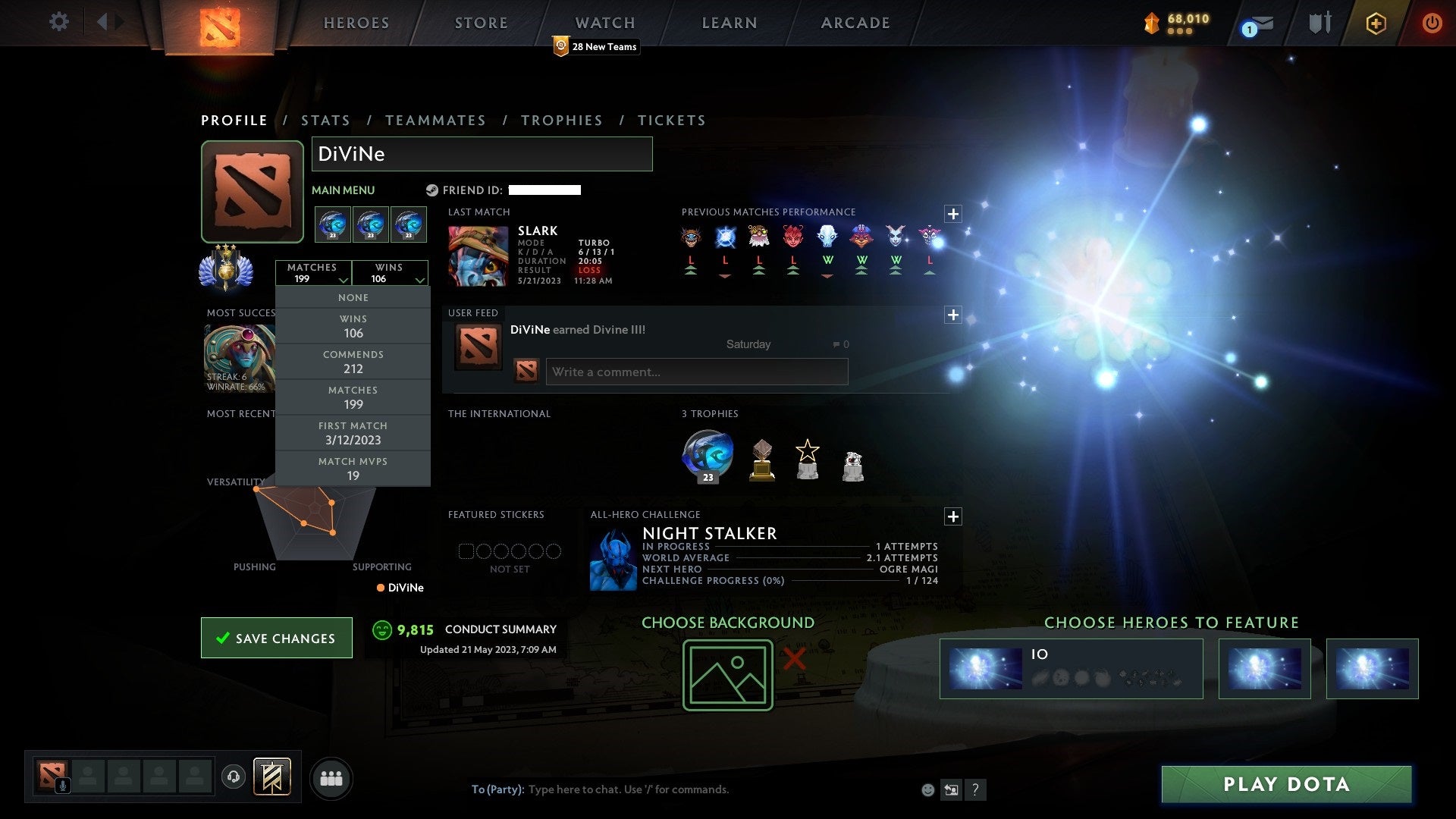The image size is (1456, 819).
Task: Click the party finder people icon
Action: click(331, 777)
